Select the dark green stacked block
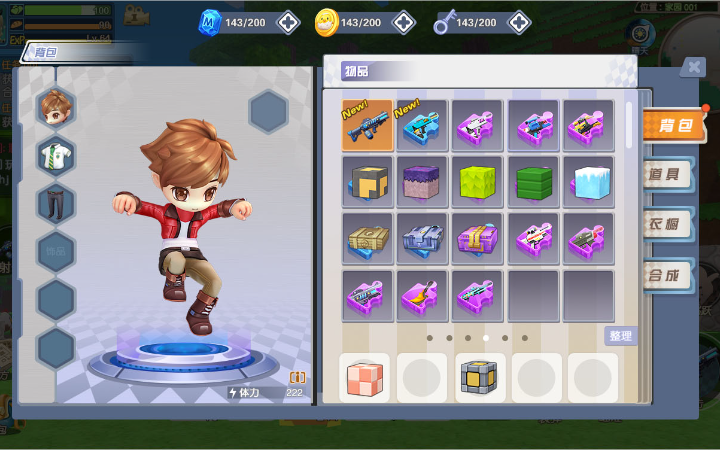 (x=533, y=182)
